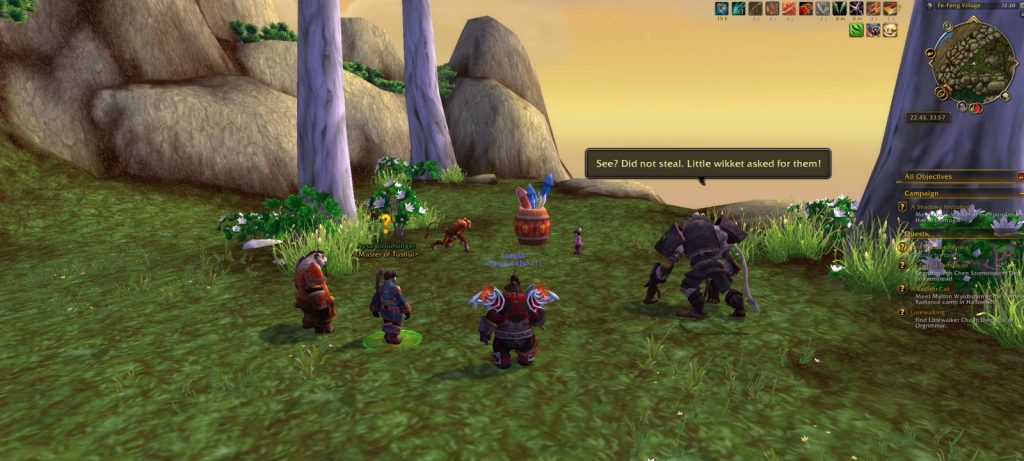Click the white skull-face buff icon
This screenshot has width=1024, height=461.
(889, 30)
